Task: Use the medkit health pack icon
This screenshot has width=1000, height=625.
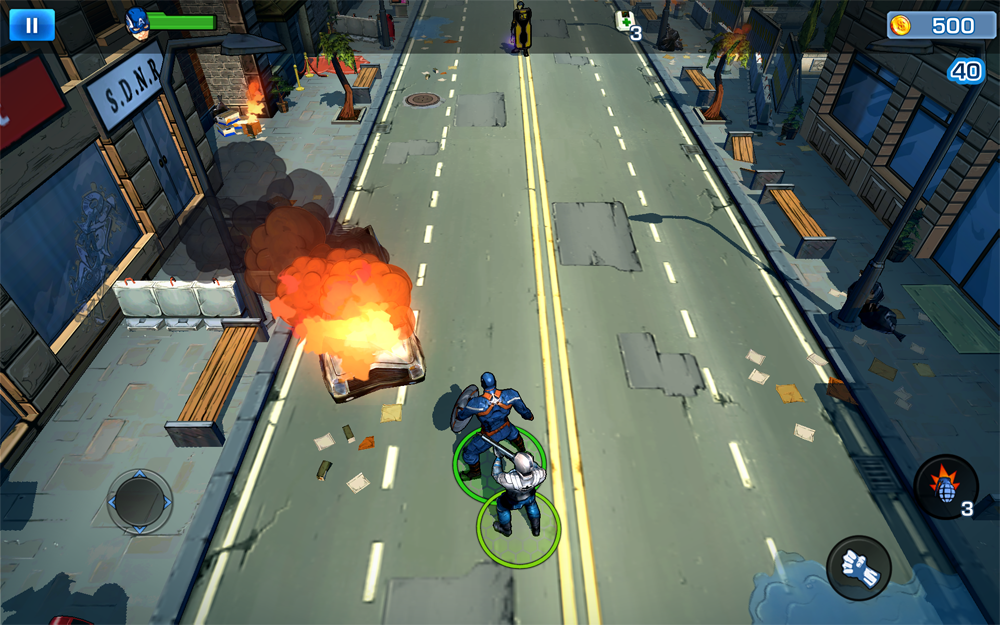Action: coord(624,21)
